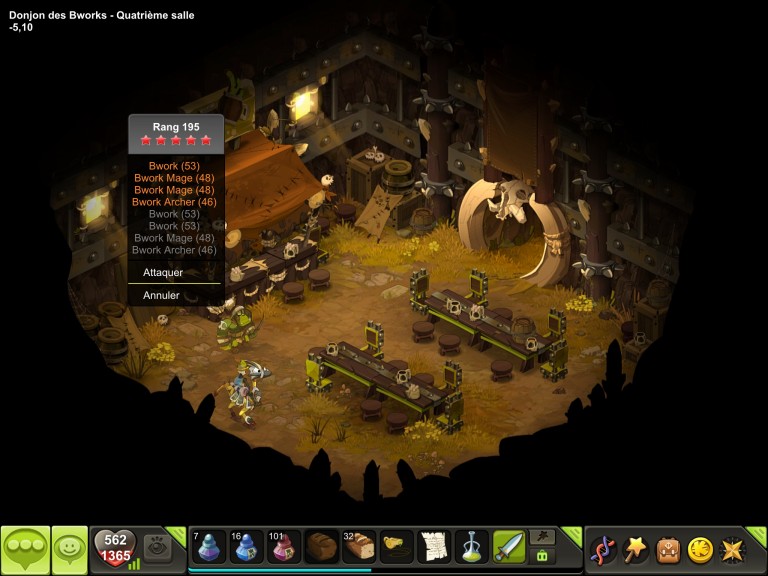Select the sliced bread stack of 32

pos(358,547)
